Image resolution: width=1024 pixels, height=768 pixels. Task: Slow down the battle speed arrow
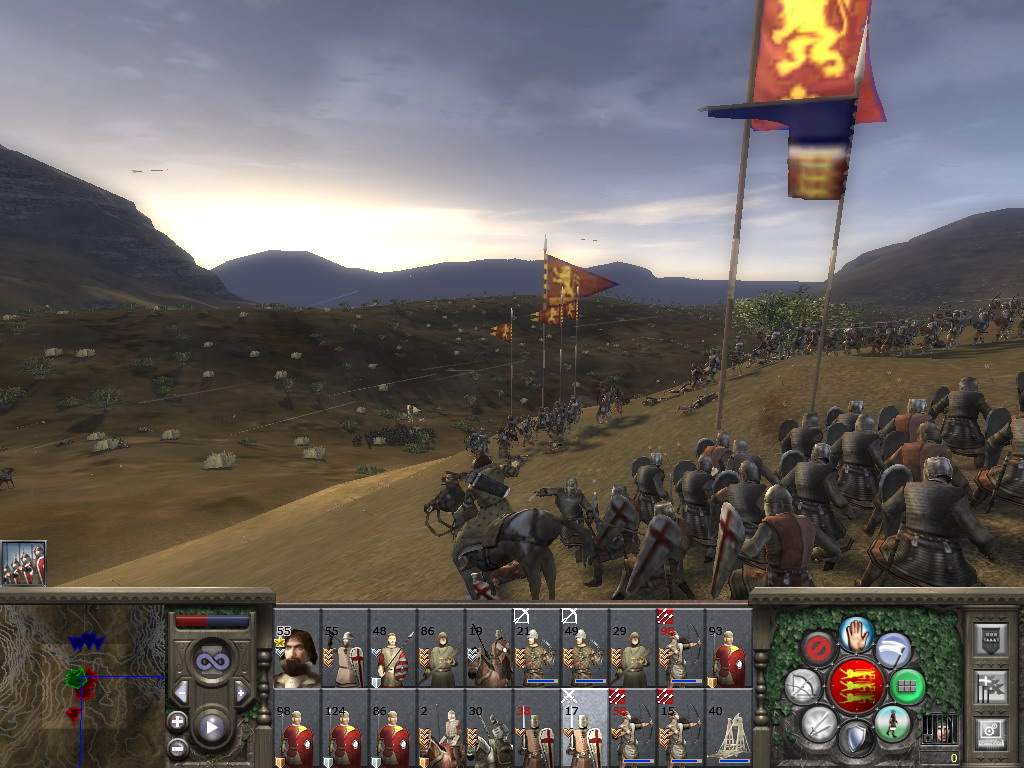tap(181, 692)
